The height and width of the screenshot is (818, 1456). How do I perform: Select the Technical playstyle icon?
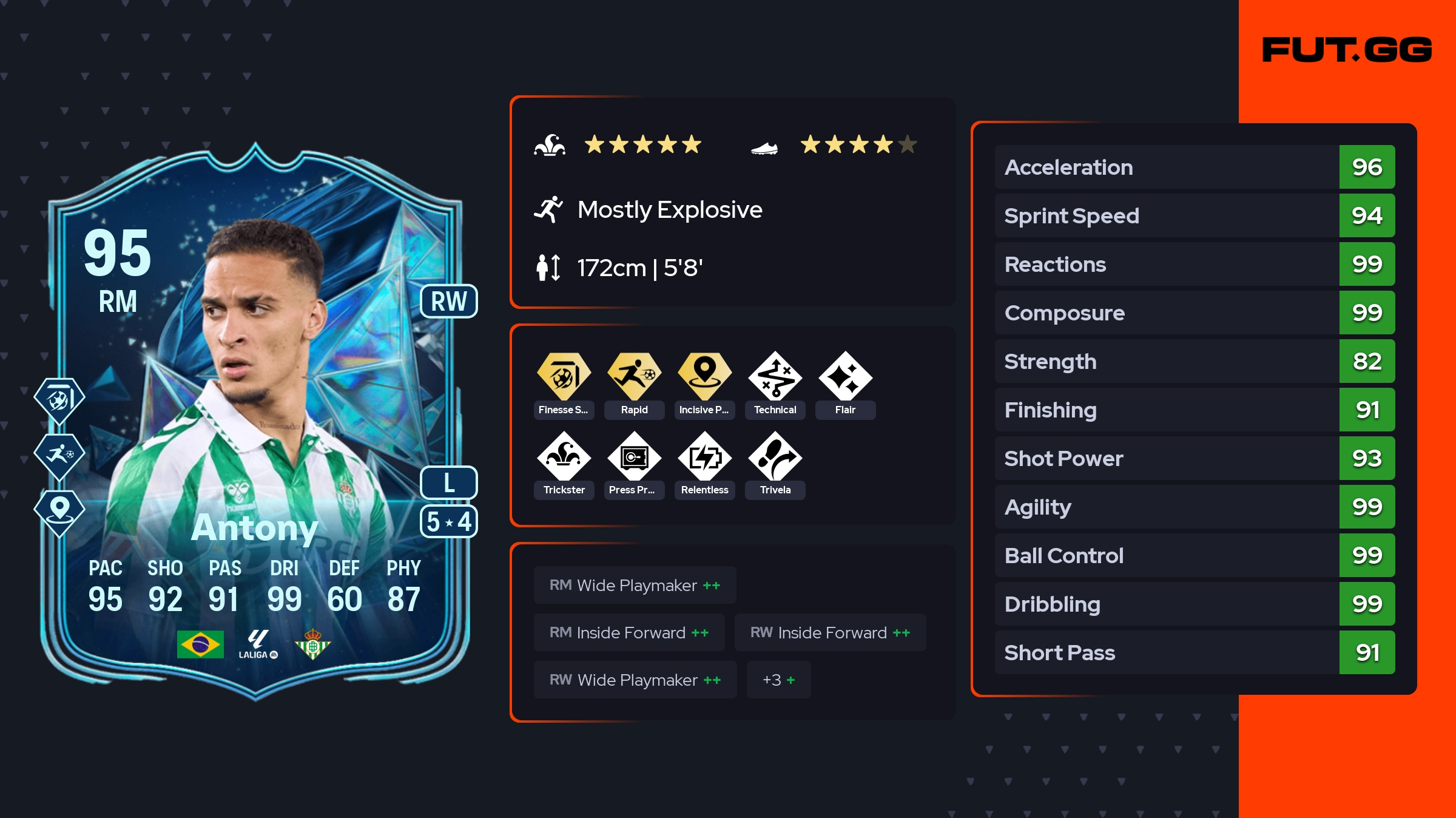775,377
